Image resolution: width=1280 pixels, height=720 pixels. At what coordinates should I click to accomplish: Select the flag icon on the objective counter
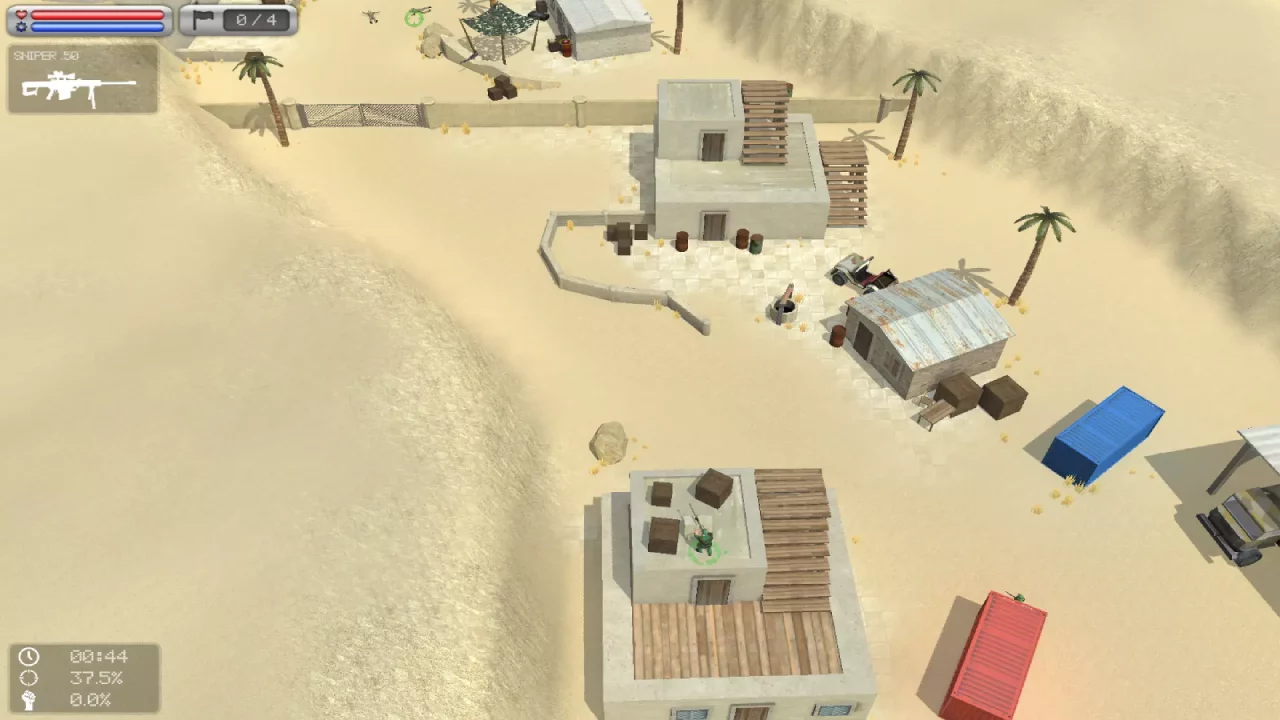click(x=203, y=20)
